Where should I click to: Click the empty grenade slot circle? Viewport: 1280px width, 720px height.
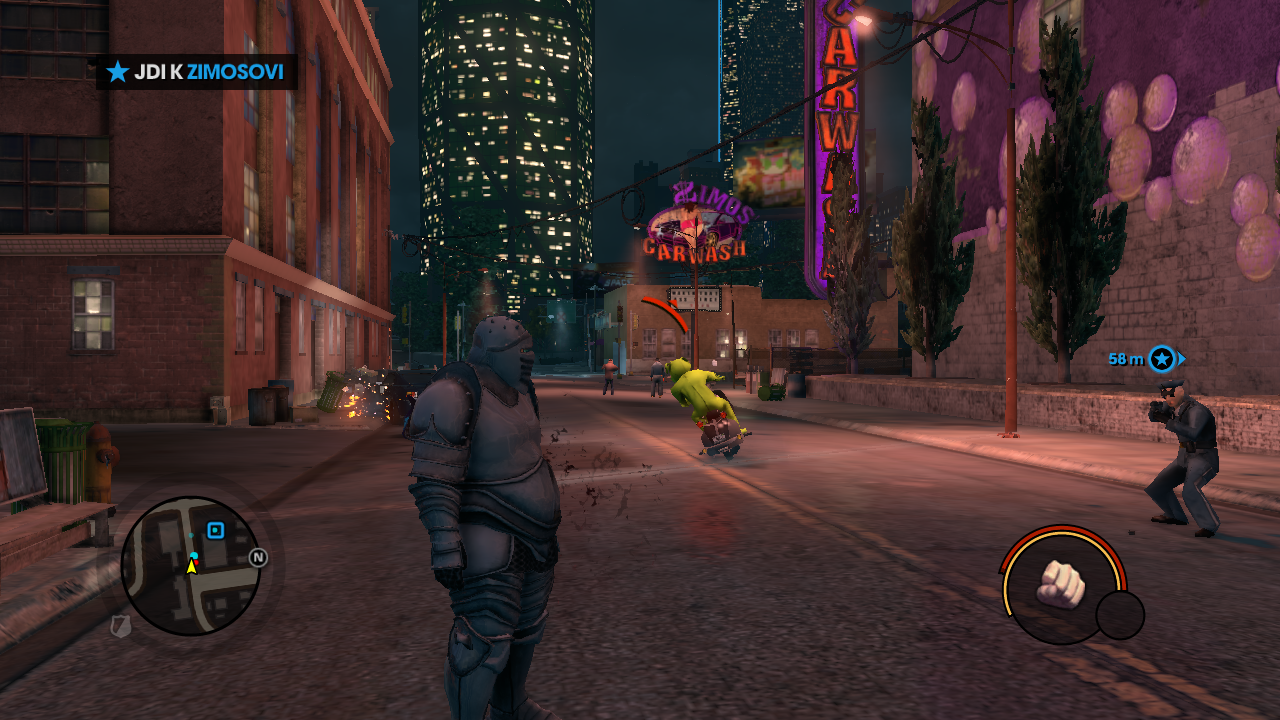tap(1120, 615)
